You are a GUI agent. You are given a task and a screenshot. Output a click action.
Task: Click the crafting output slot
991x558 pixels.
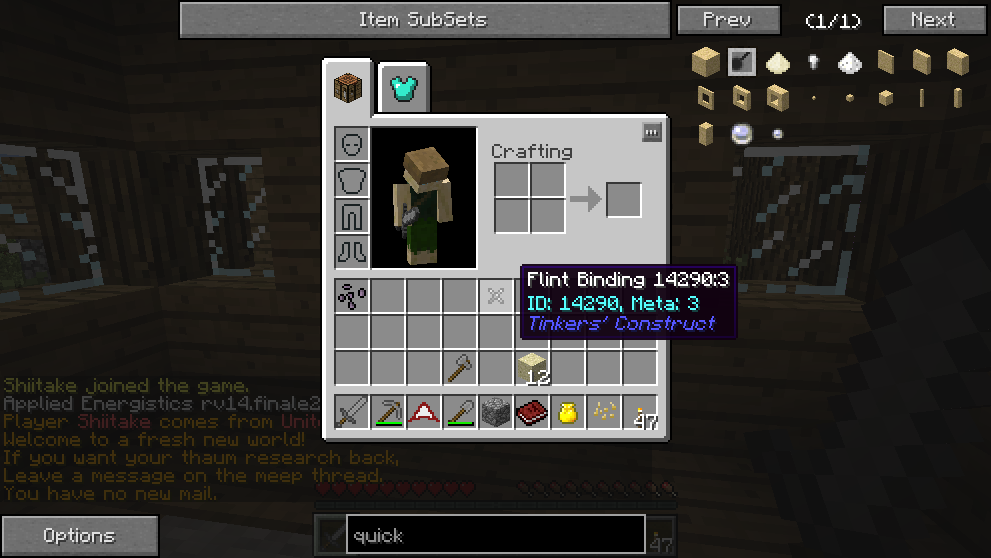click(623, 200)
